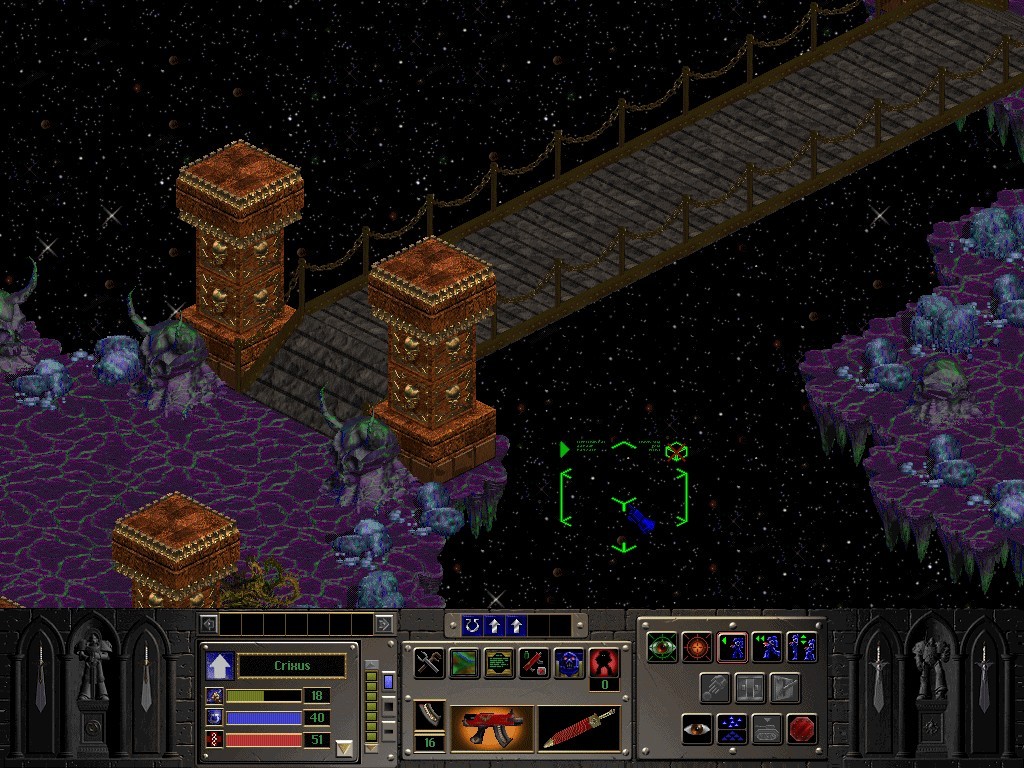Click the white up-arrow rank icon beside Crixus
Image resolution: width=1024 pixels, height=768 pixels.
pos(218,665)
